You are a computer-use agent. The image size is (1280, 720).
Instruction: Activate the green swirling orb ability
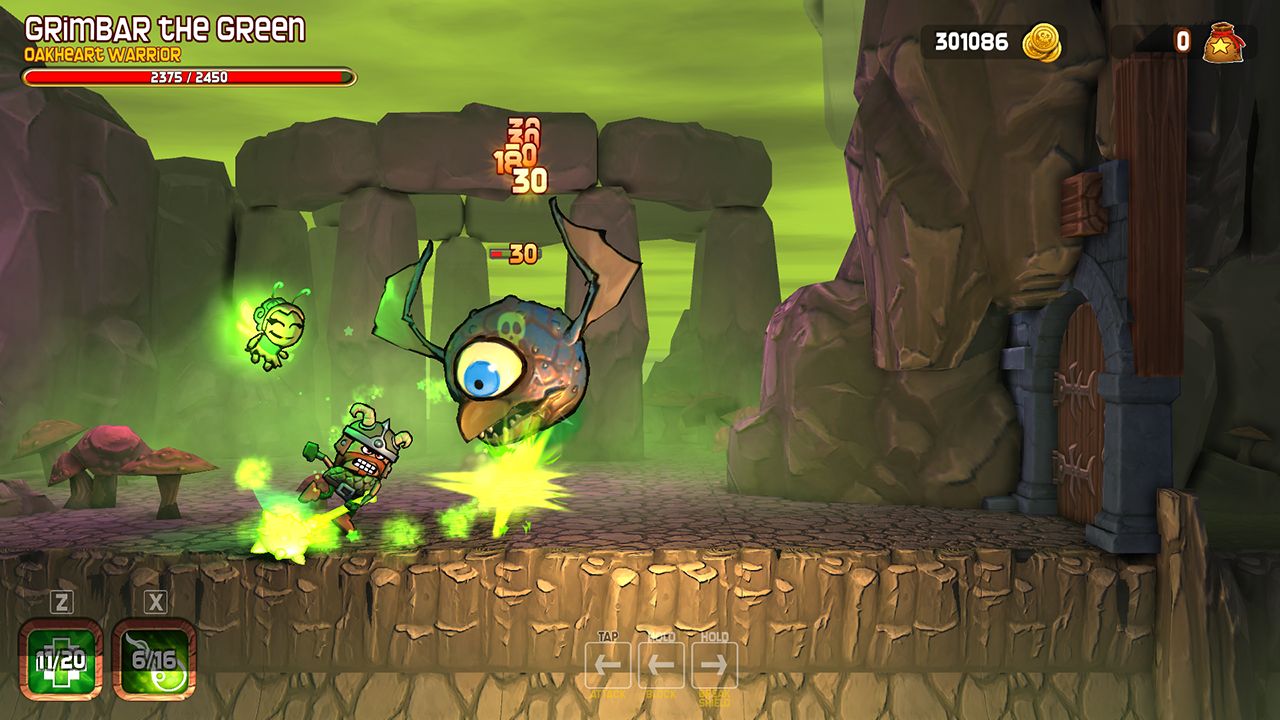click(154, 659)
